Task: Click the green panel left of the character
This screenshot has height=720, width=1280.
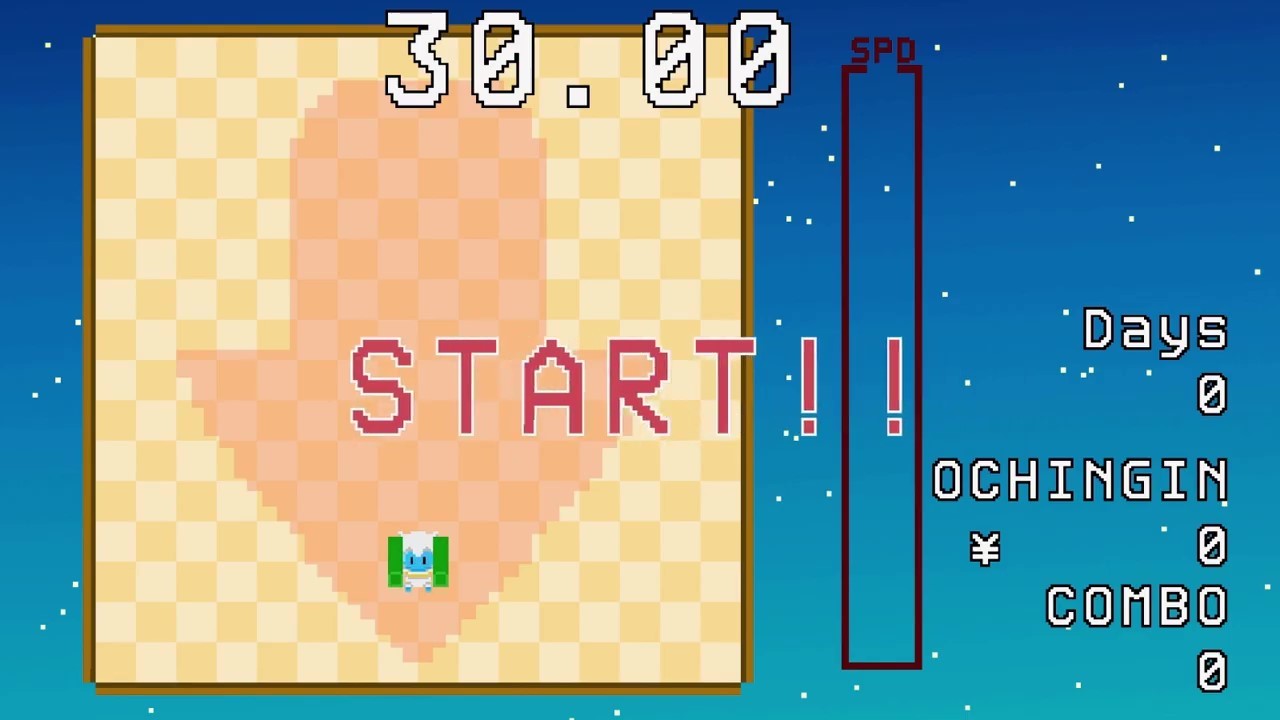Action: [394, 560]
